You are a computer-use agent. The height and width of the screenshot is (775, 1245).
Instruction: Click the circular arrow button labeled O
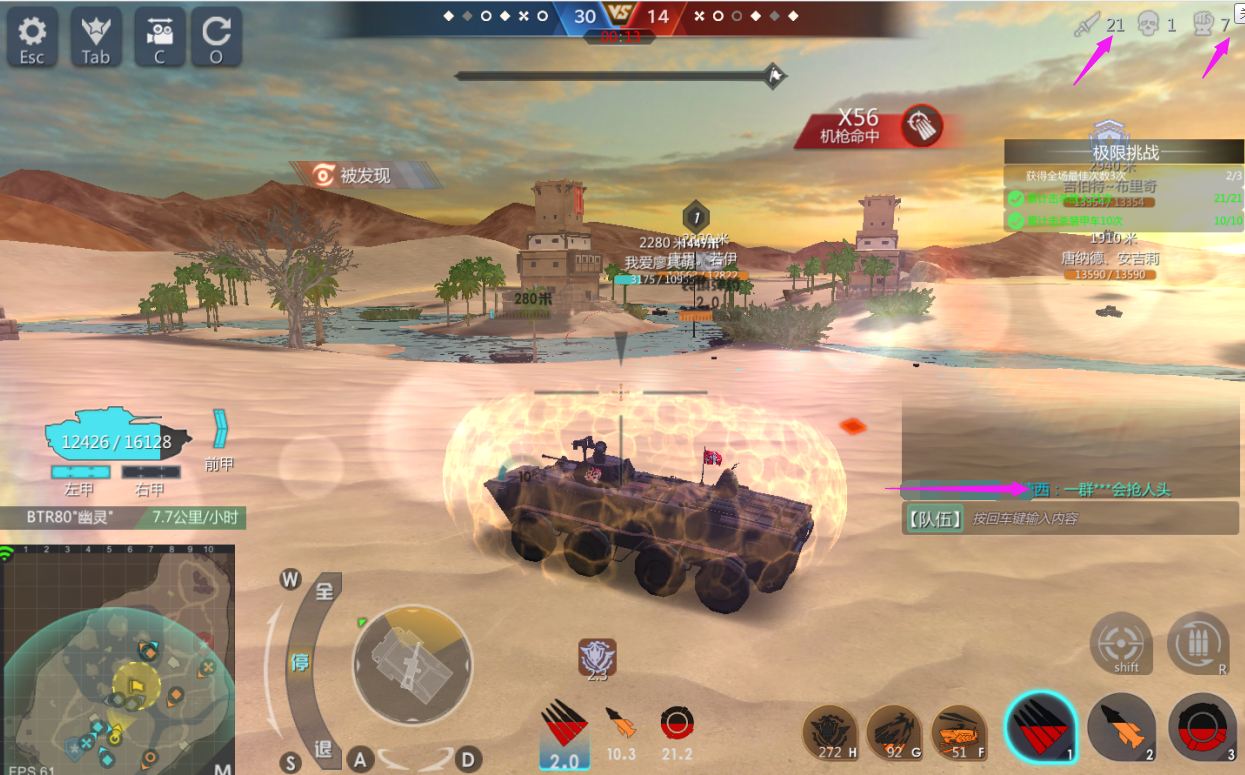pos(216,38)
